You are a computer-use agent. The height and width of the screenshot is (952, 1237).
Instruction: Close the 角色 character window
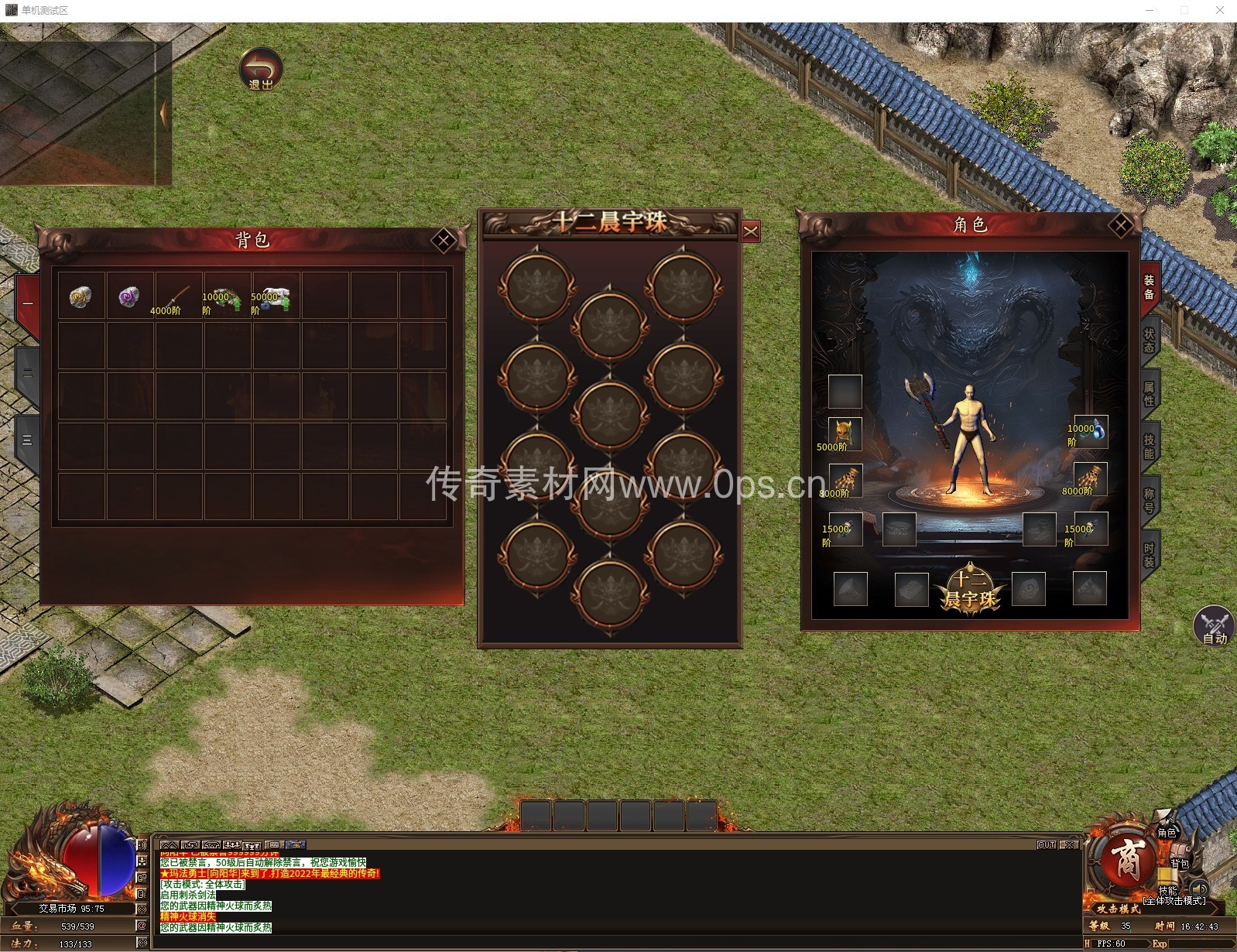(x=1120, y=225)
